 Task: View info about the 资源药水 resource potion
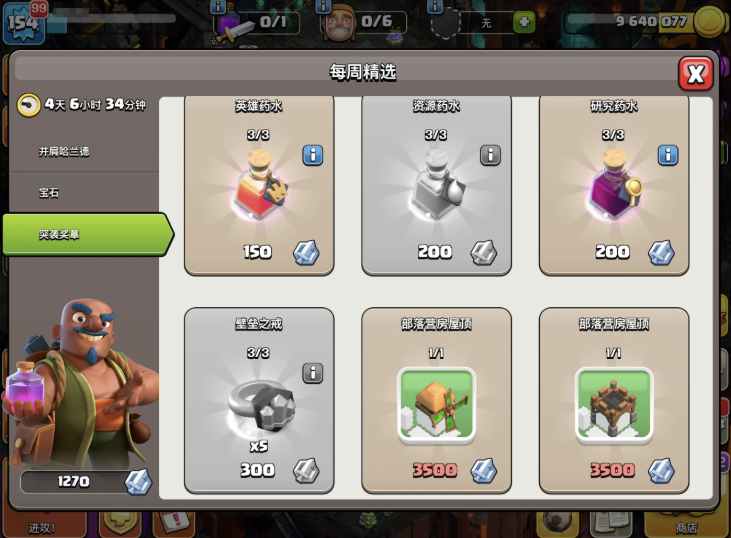(490, 155)
